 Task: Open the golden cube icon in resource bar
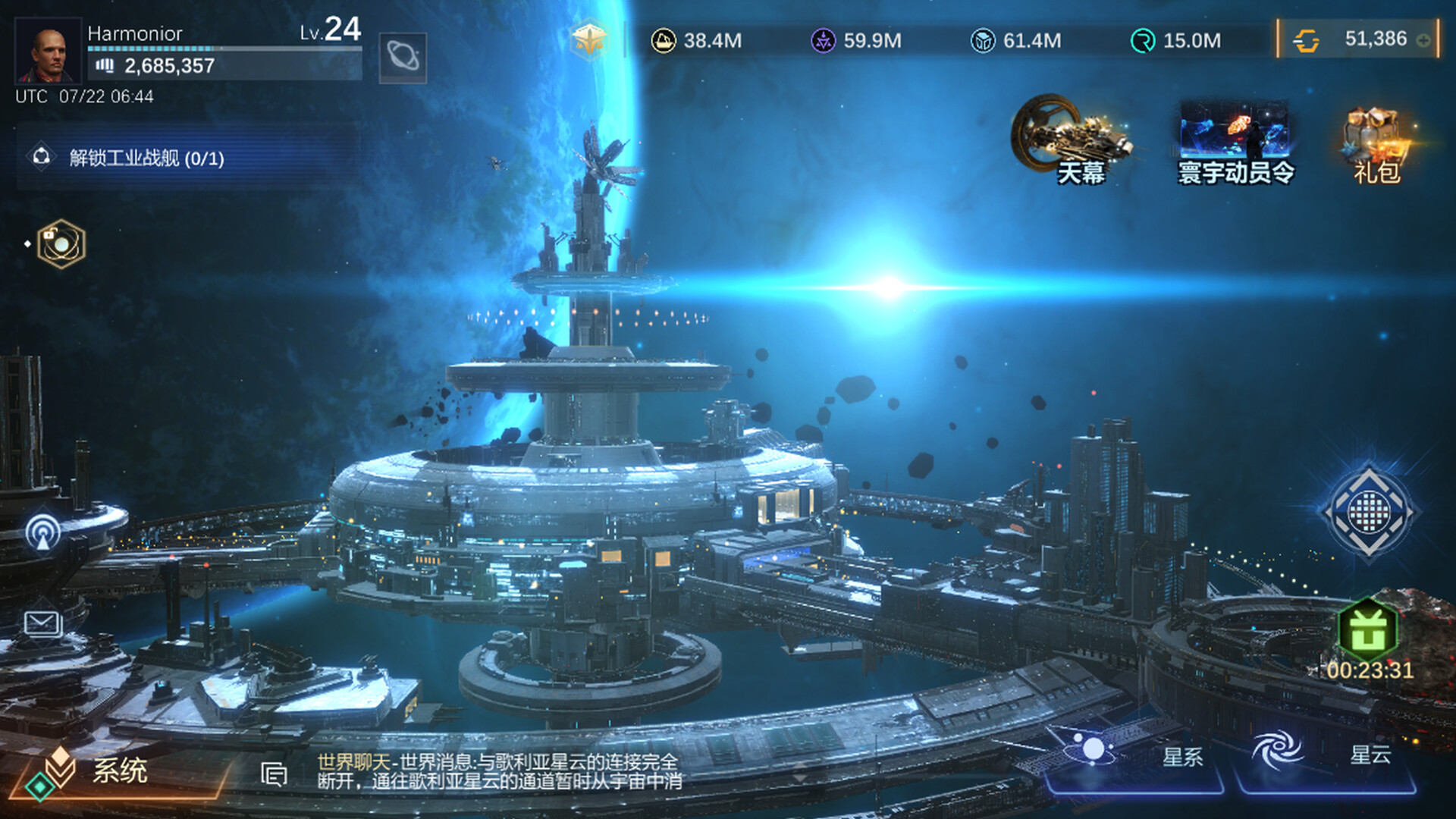tap(590, 40)
